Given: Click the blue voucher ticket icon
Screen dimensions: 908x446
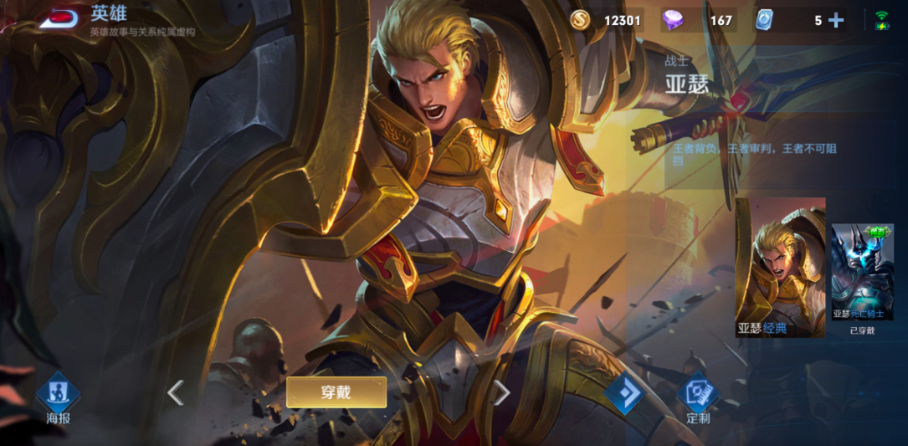Looking at the screenshot, I should [765, 20].
